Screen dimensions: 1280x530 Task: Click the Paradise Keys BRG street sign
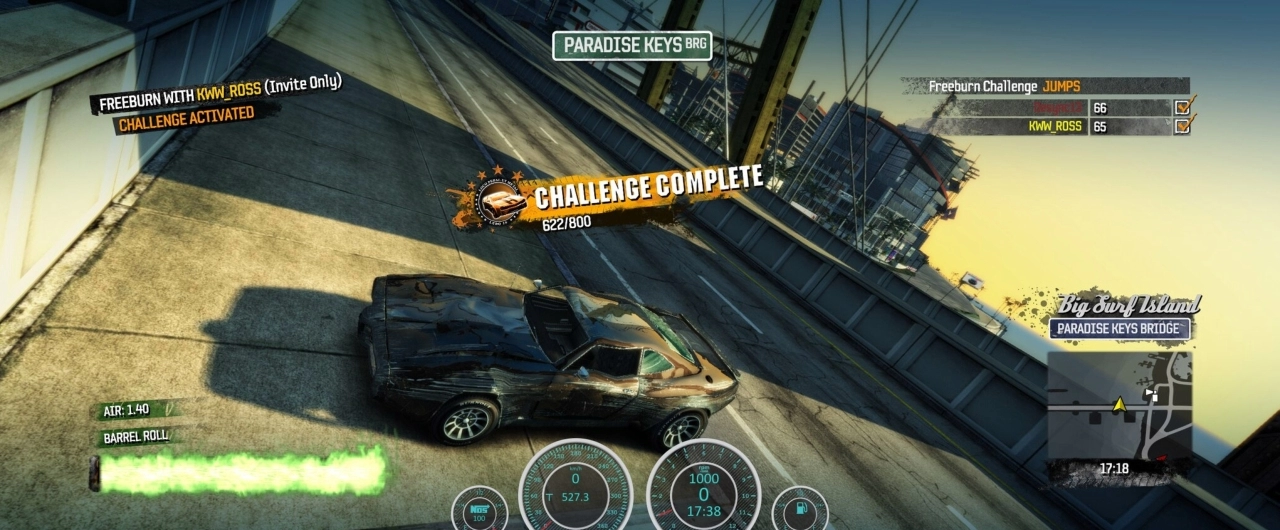[x=632, y=45]
